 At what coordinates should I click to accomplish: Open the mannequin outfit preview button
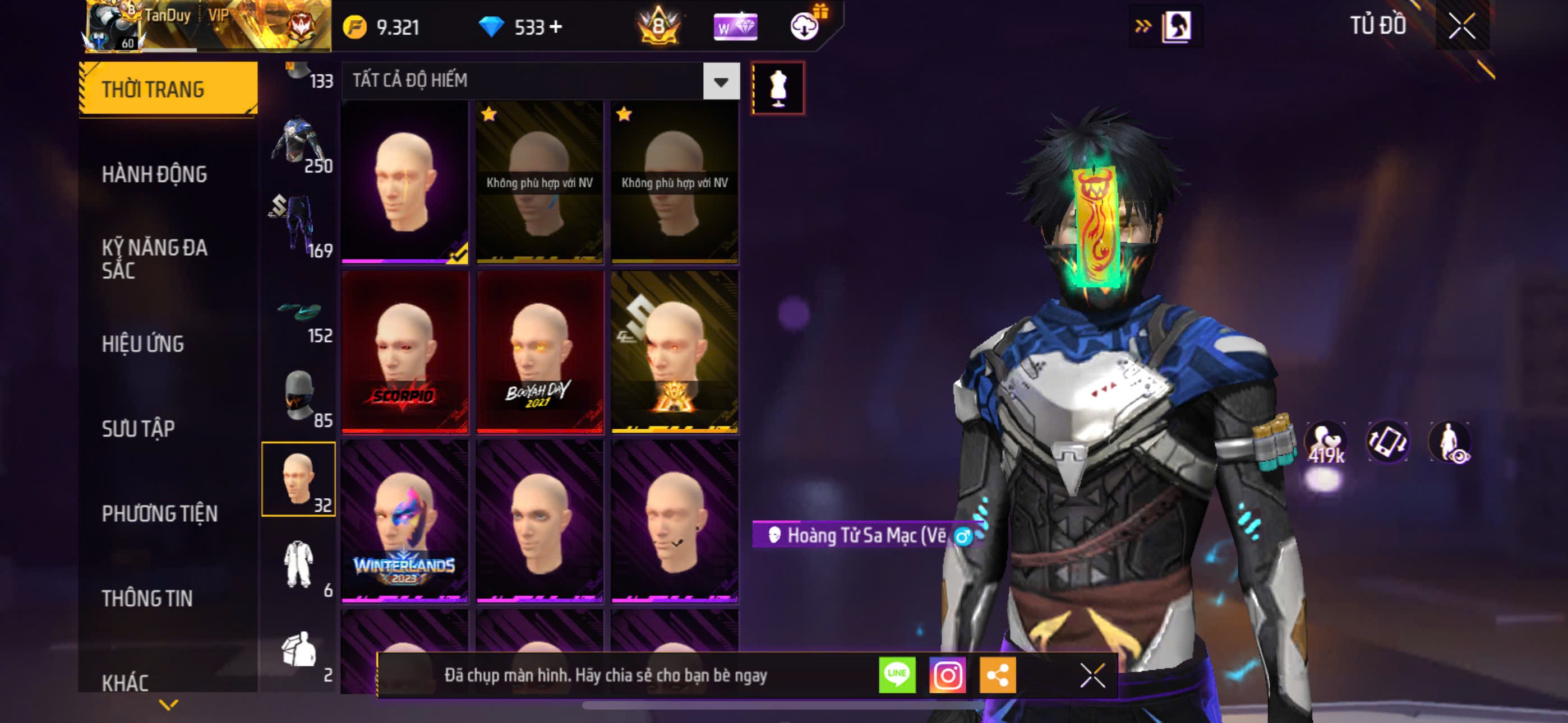[x=778, y=88]
